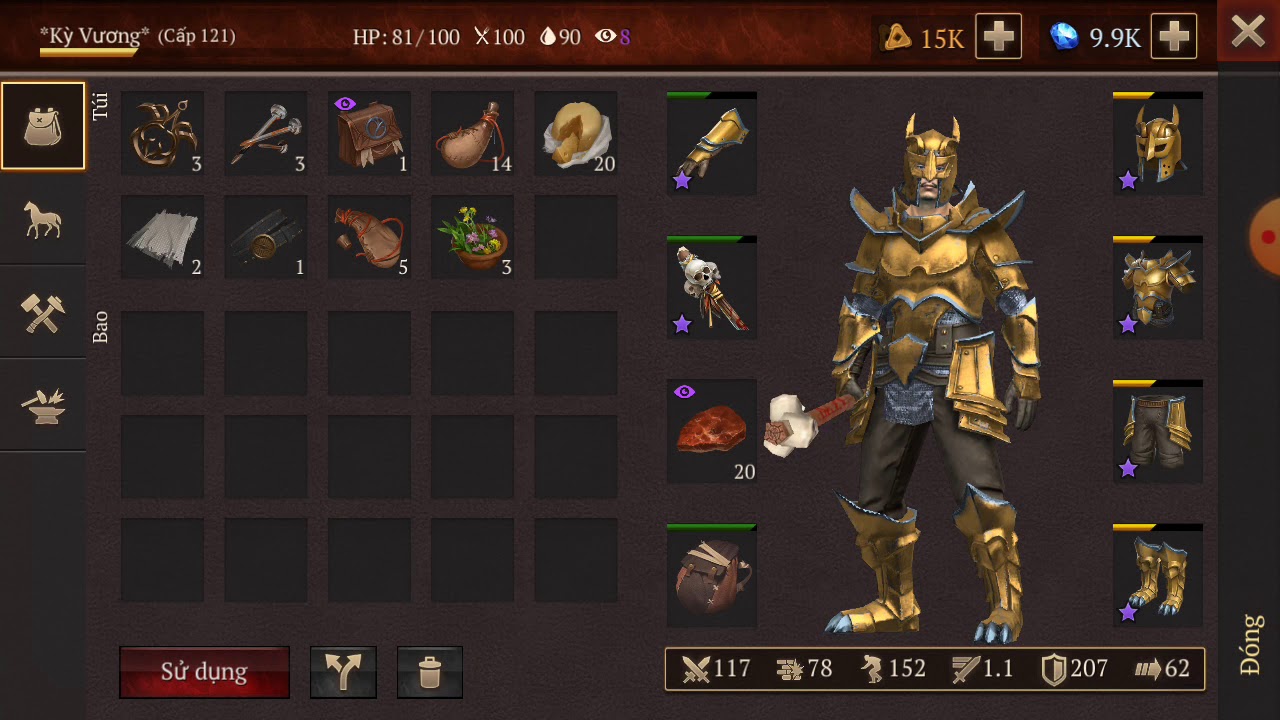
Task: Click the split arrows button
Action: point(343,672)
